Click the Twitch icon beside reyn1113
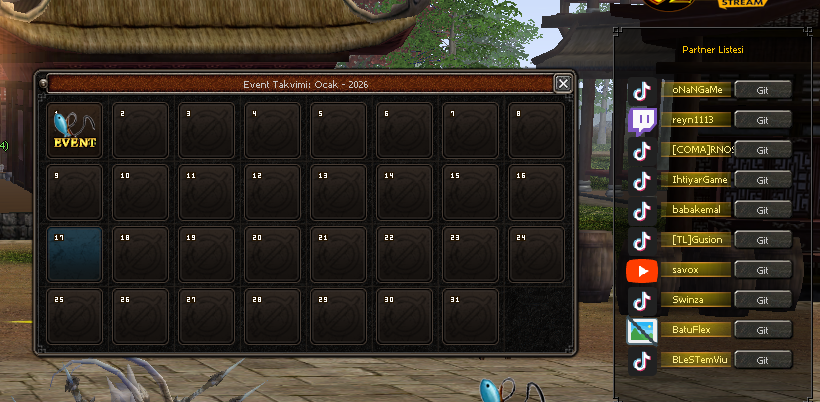 point(642,121)
